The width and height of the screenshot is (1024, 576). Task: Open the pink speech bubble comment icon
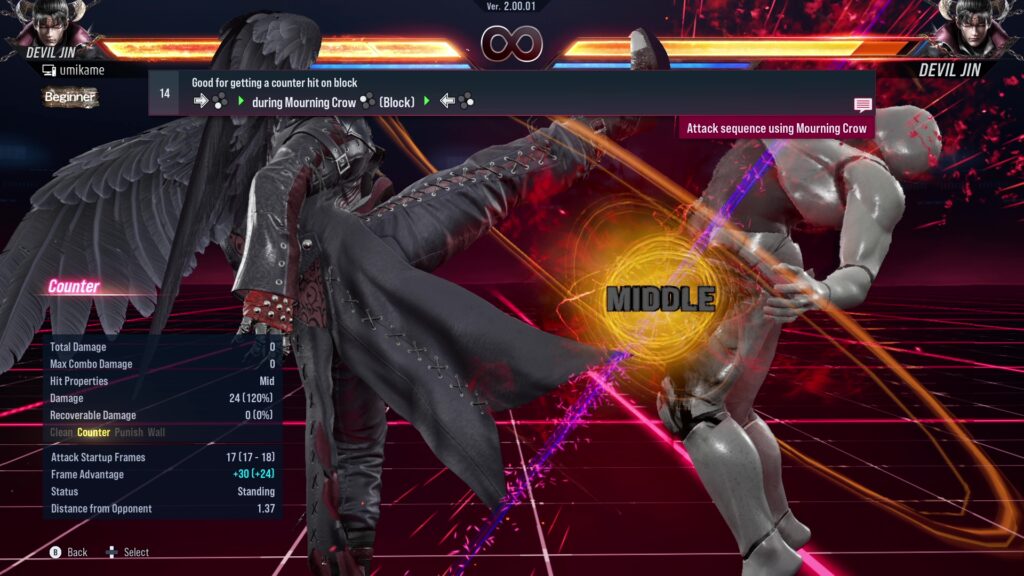862,105
